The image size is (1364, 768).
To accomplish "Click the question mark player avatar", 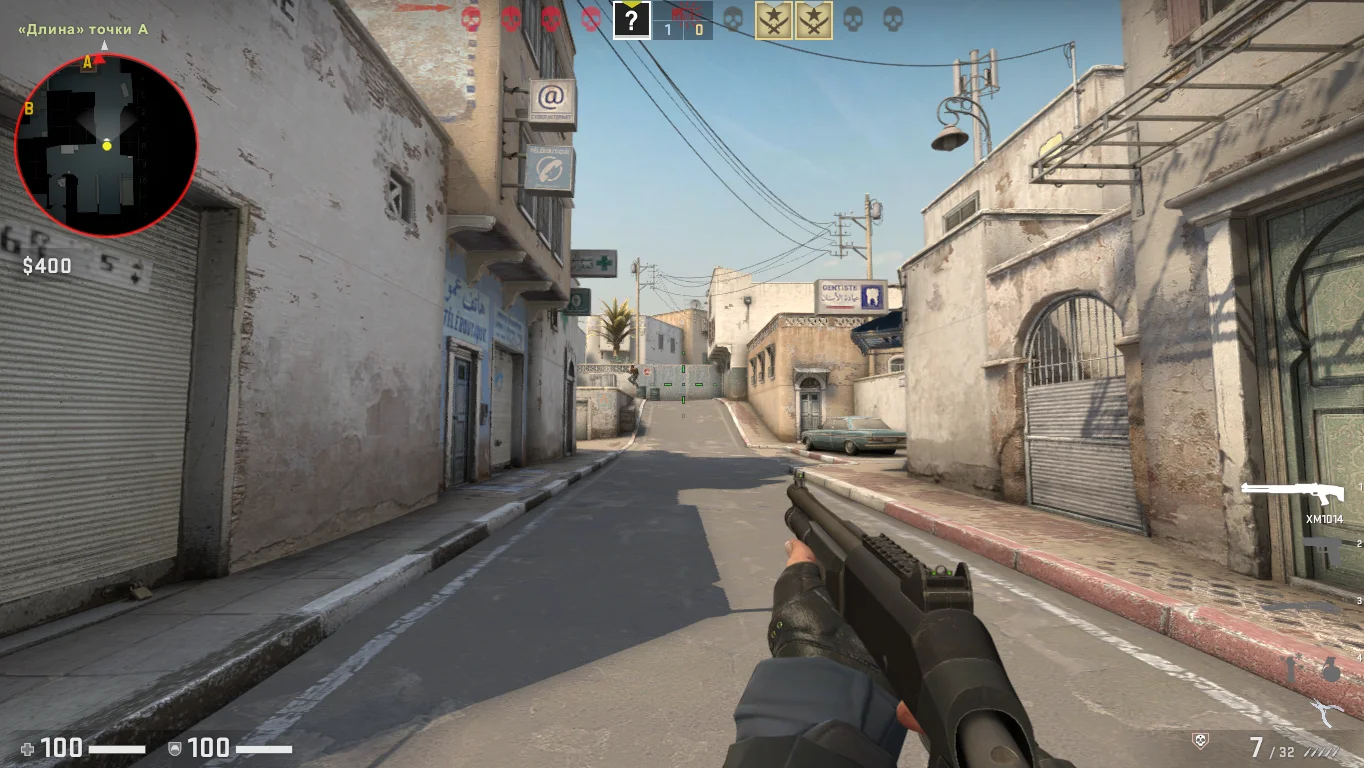I will coord(631,20).
